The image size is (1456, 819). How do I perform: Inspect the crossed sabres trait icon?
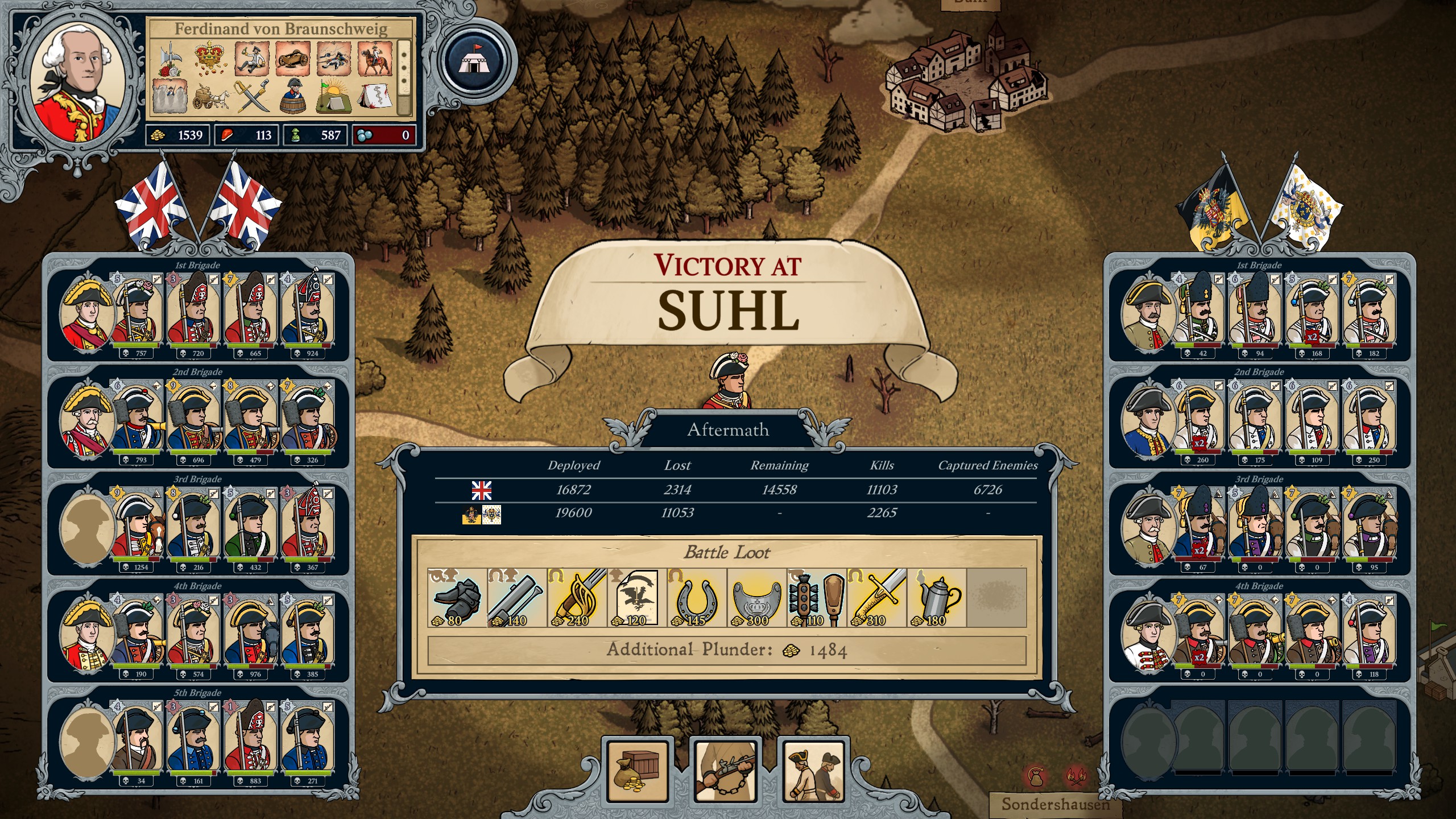(253, 96)
